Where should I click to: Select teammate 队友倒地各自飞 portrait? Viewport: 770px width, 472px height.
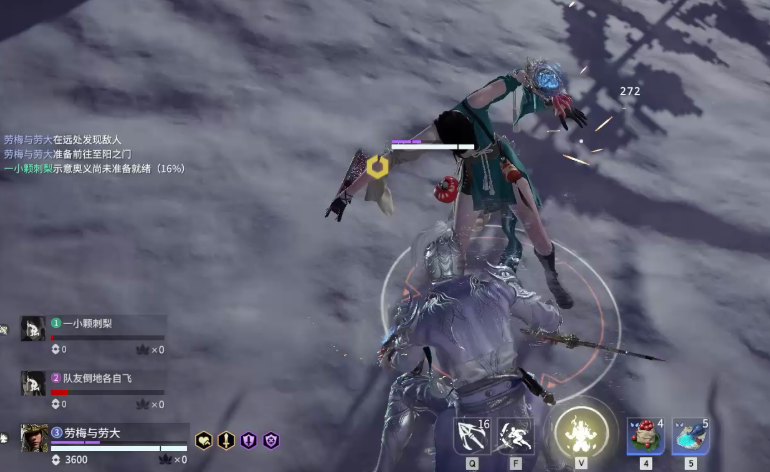33,382
